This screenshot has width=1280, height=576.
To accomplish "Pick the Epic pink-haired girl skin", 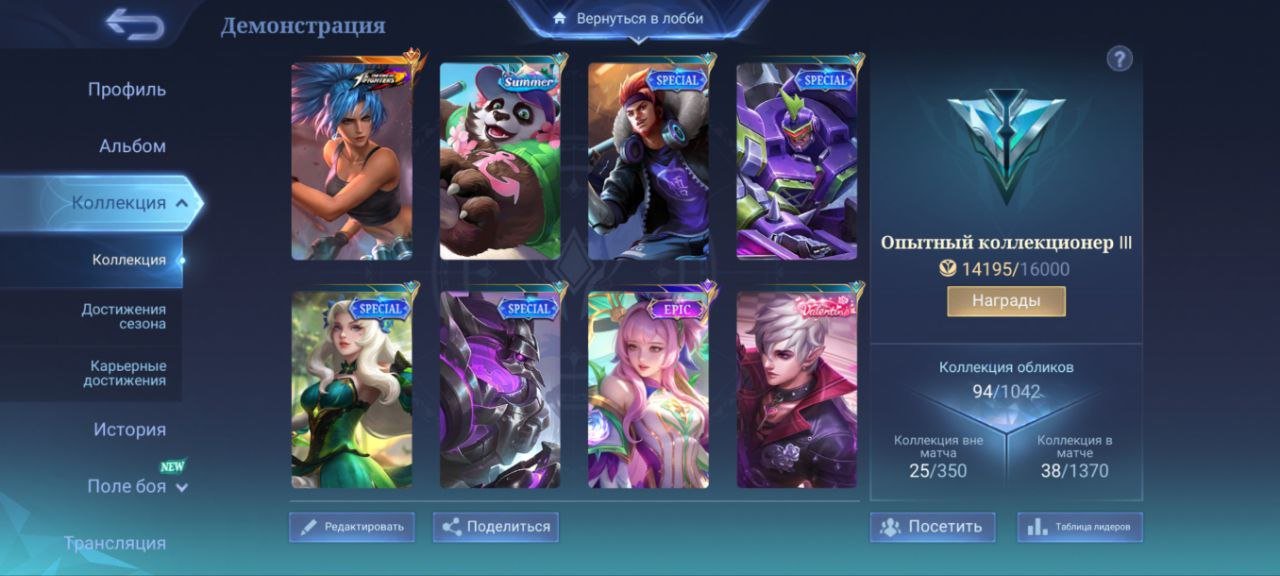I will point(648,389).
